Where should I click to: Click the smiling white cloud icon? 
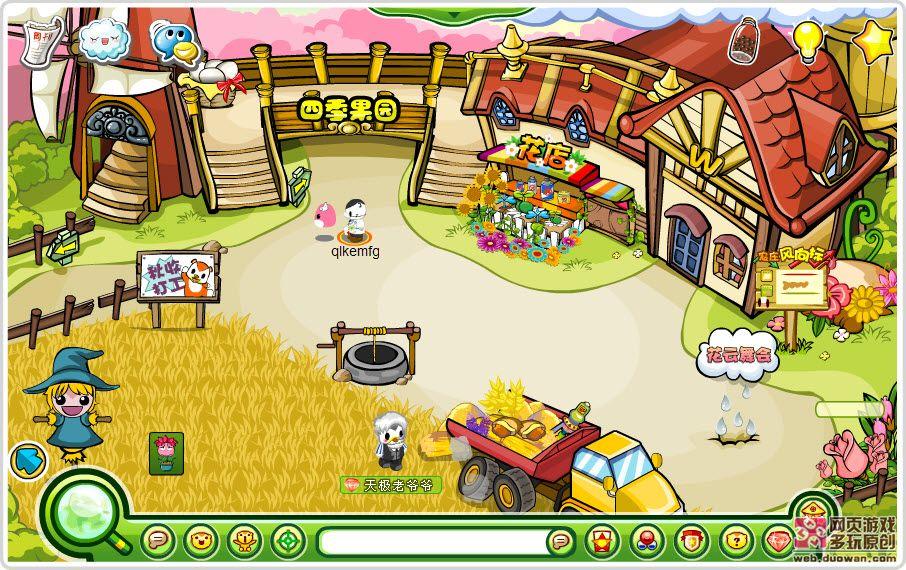click(x=104, y=40)
